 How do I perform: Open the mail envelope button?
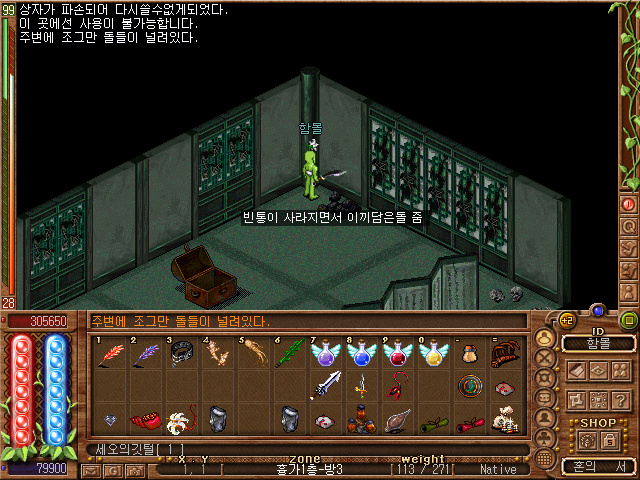tap(90, 469)
